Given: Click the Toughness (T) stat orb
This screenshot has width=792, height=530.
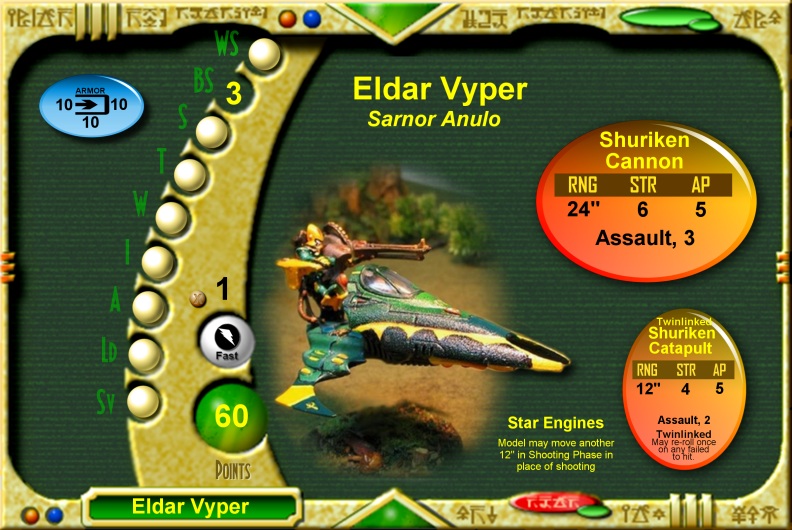Looking at the screenshot, I should point(190,175).
